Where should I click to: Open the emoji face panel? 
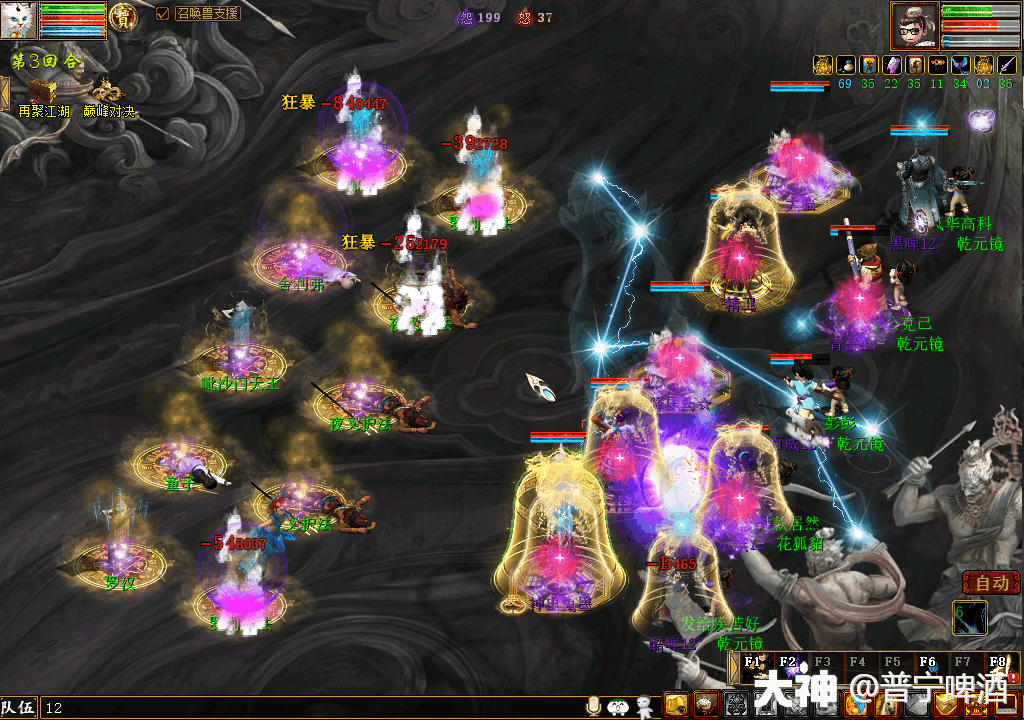(x=617, y=706)
